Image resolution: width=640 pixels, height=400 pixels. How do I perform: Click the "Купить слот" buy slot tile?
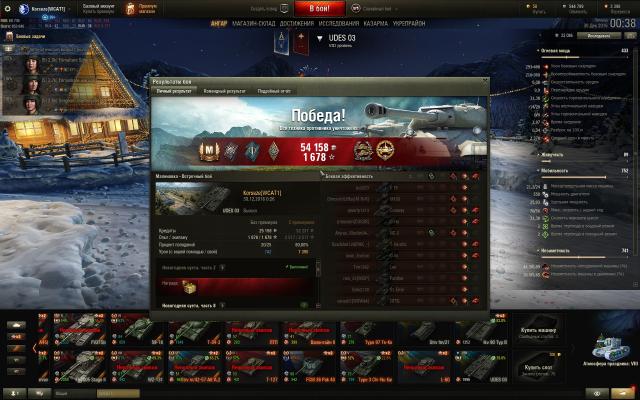511,366
